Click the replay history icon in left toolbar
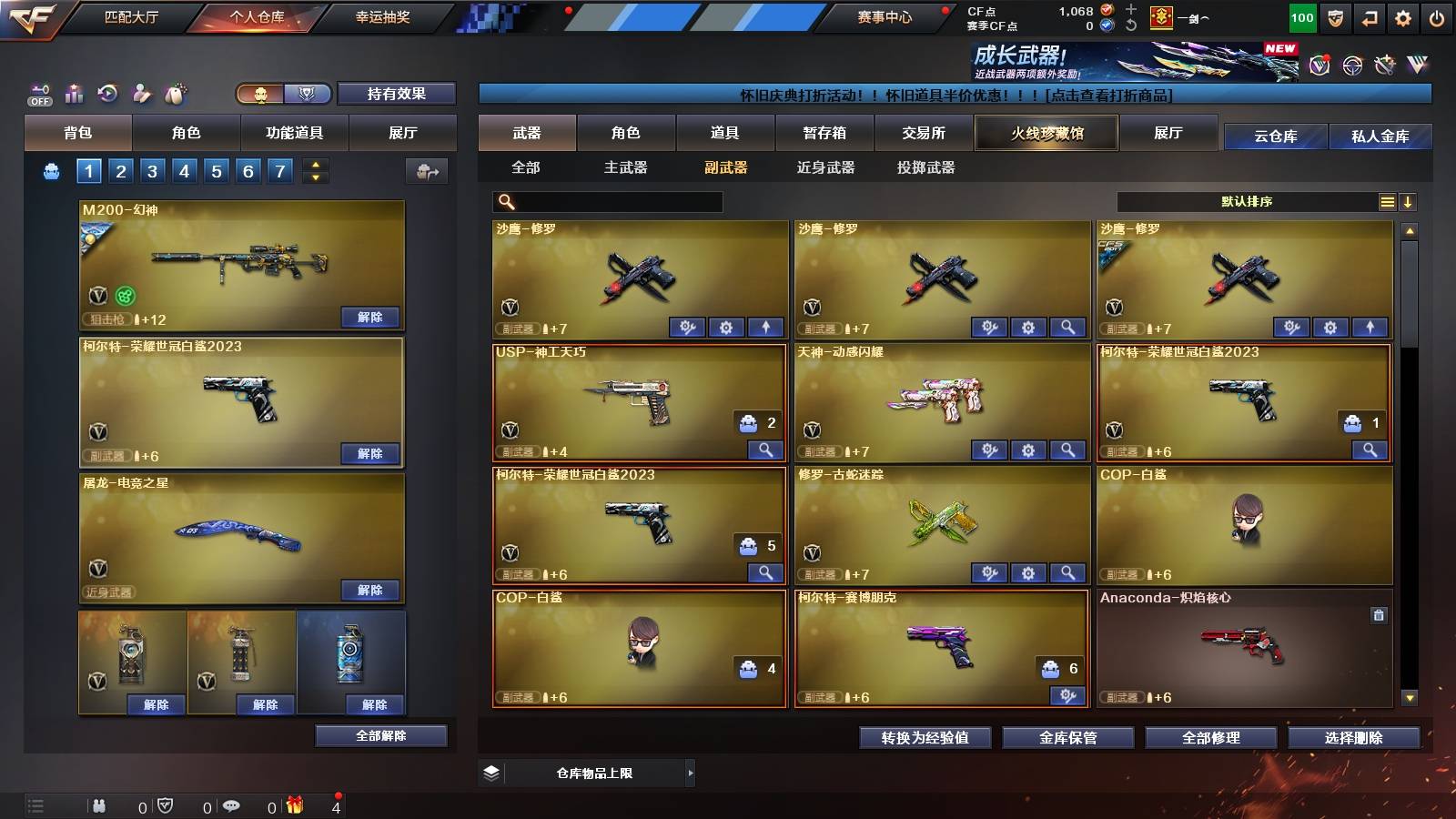The width and height of the screenshot is (1456, 819). pos(108,90)
